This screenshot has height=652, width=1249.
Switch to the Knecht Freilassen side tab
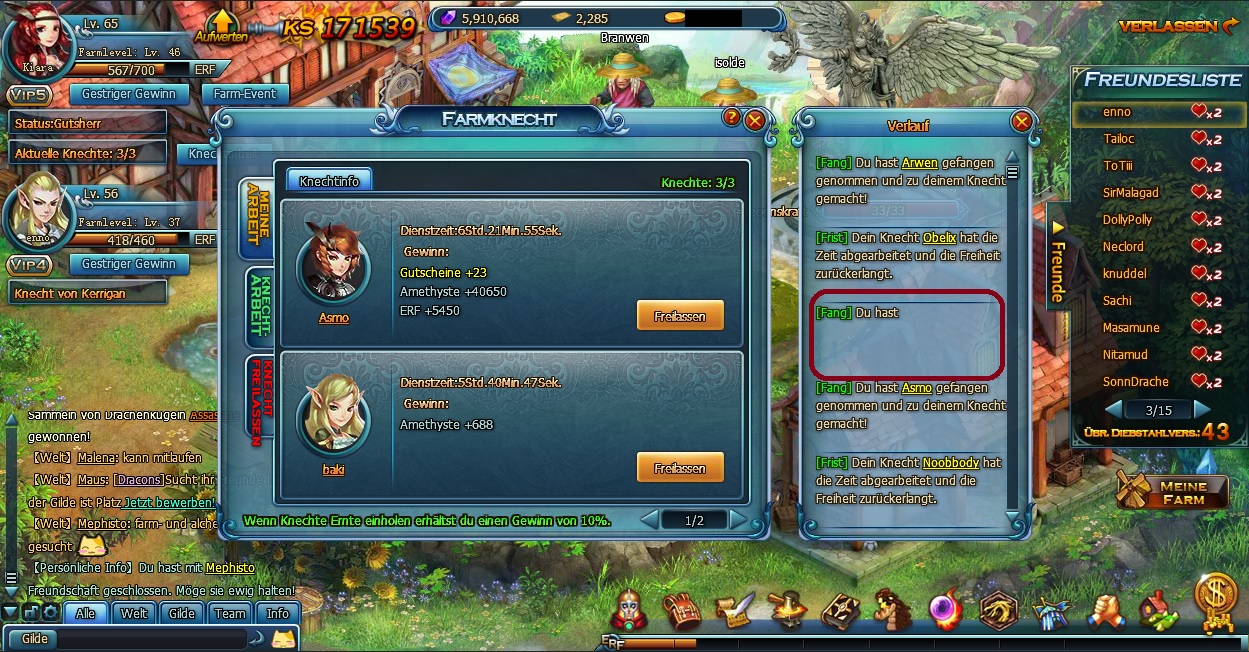point(259,396)
